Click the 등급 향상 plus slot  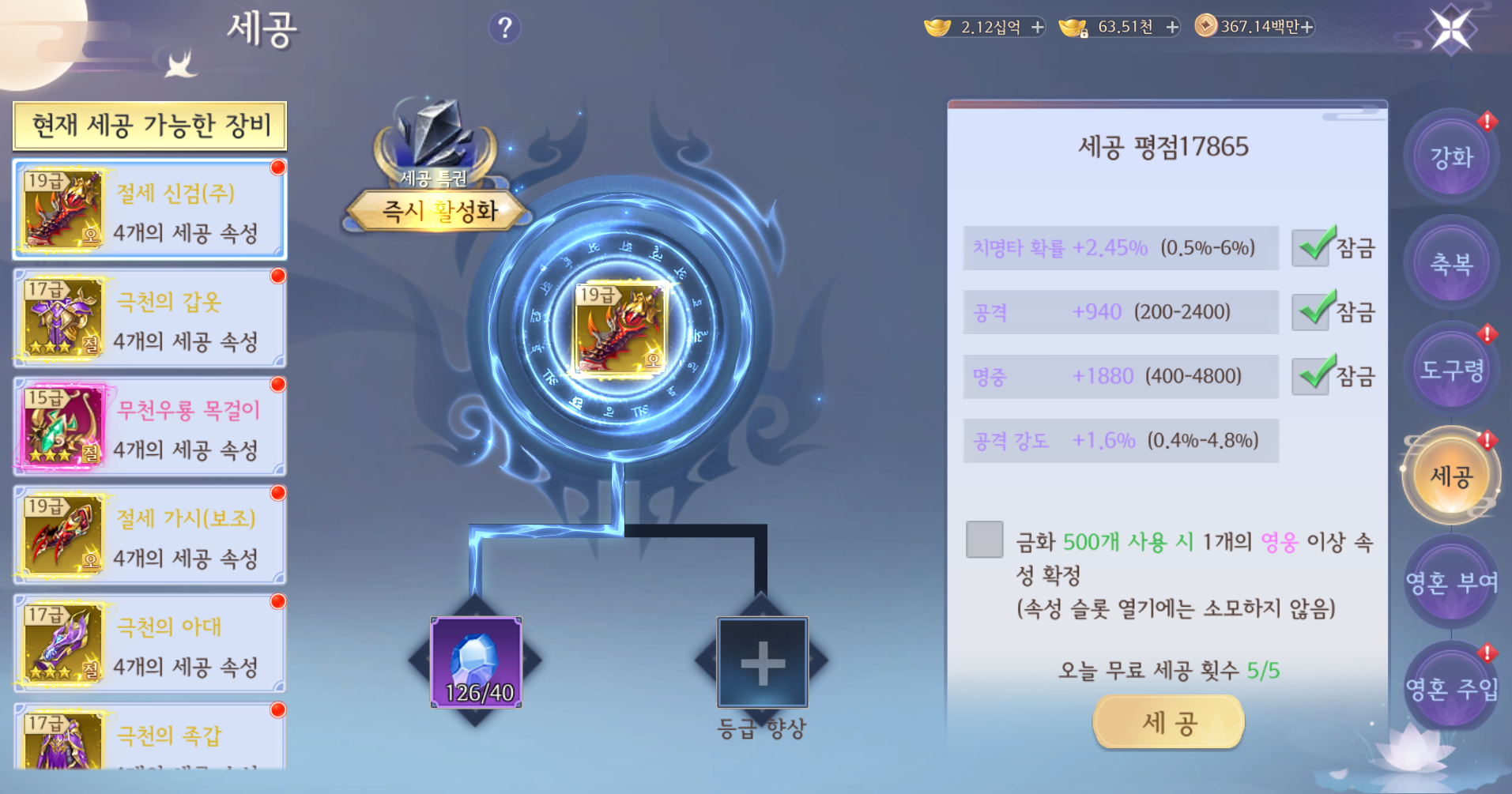pos(762,662)
